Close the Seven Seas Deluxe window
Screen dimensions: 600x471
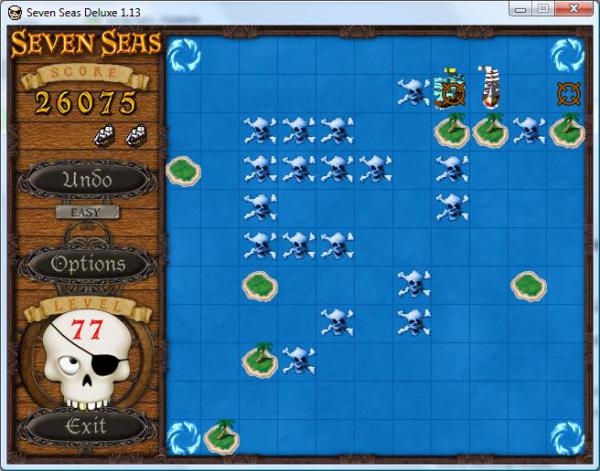pyautogui.click(x=572, y=9)
